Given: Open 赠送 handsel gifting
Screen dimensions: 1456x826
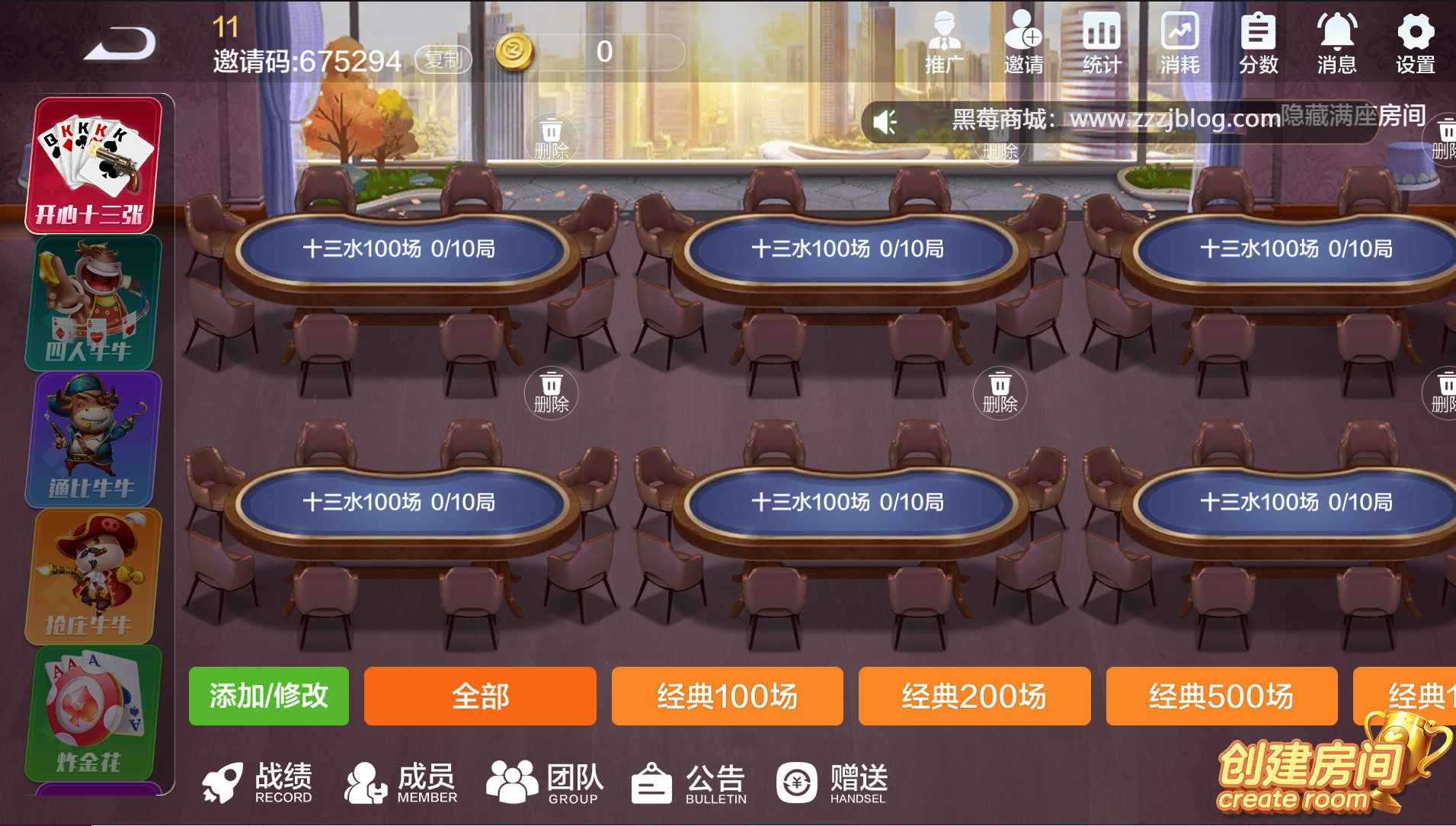Looking at the screenshot, I should click(x=830, y=783).
